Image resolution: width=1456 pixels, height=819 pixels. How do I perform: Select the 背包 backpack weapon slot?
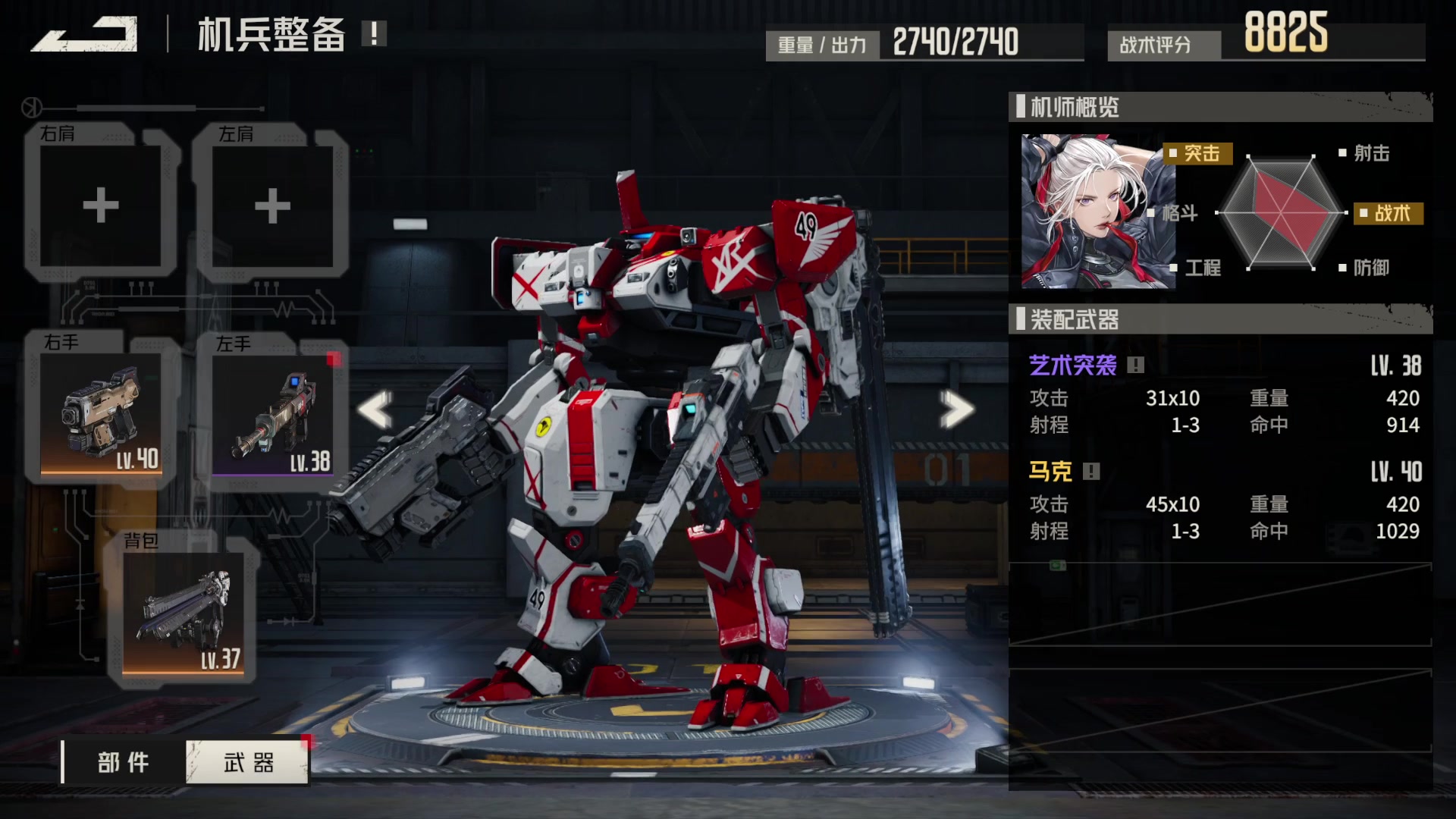point(184,613)
